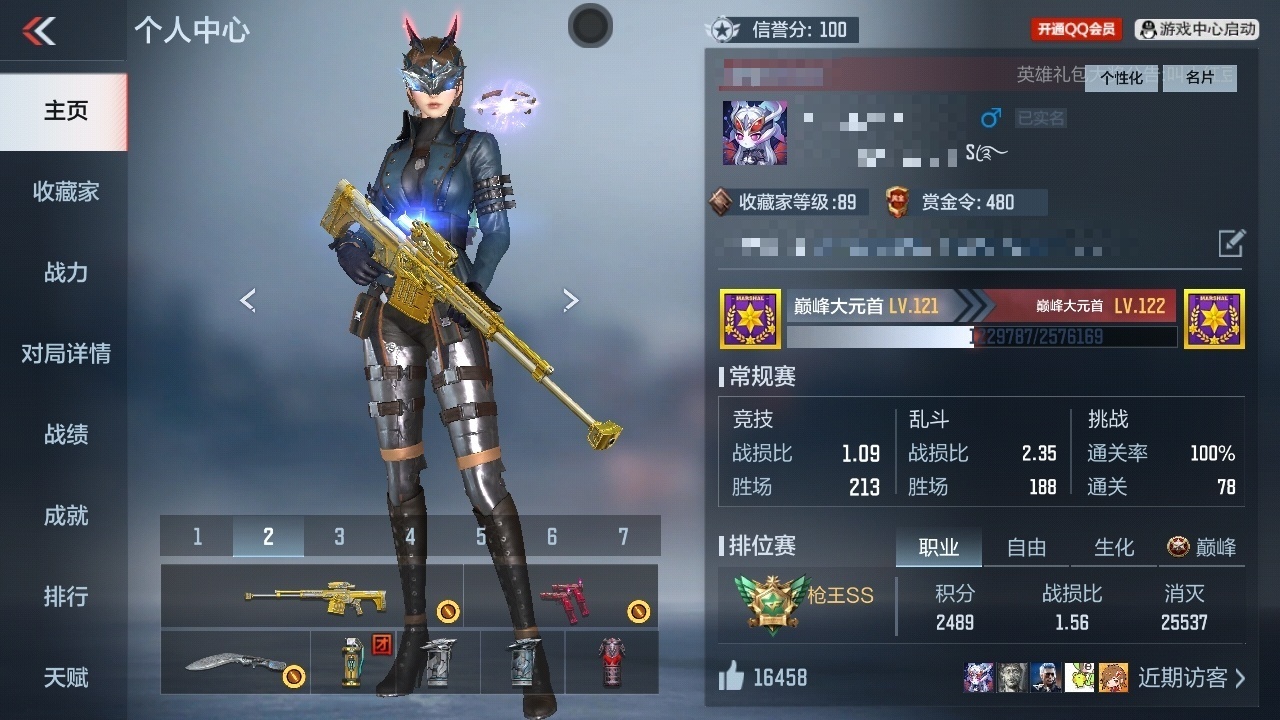Open the 成就 achievements page
The image size is (1280, 720).
tap(65, 516)
